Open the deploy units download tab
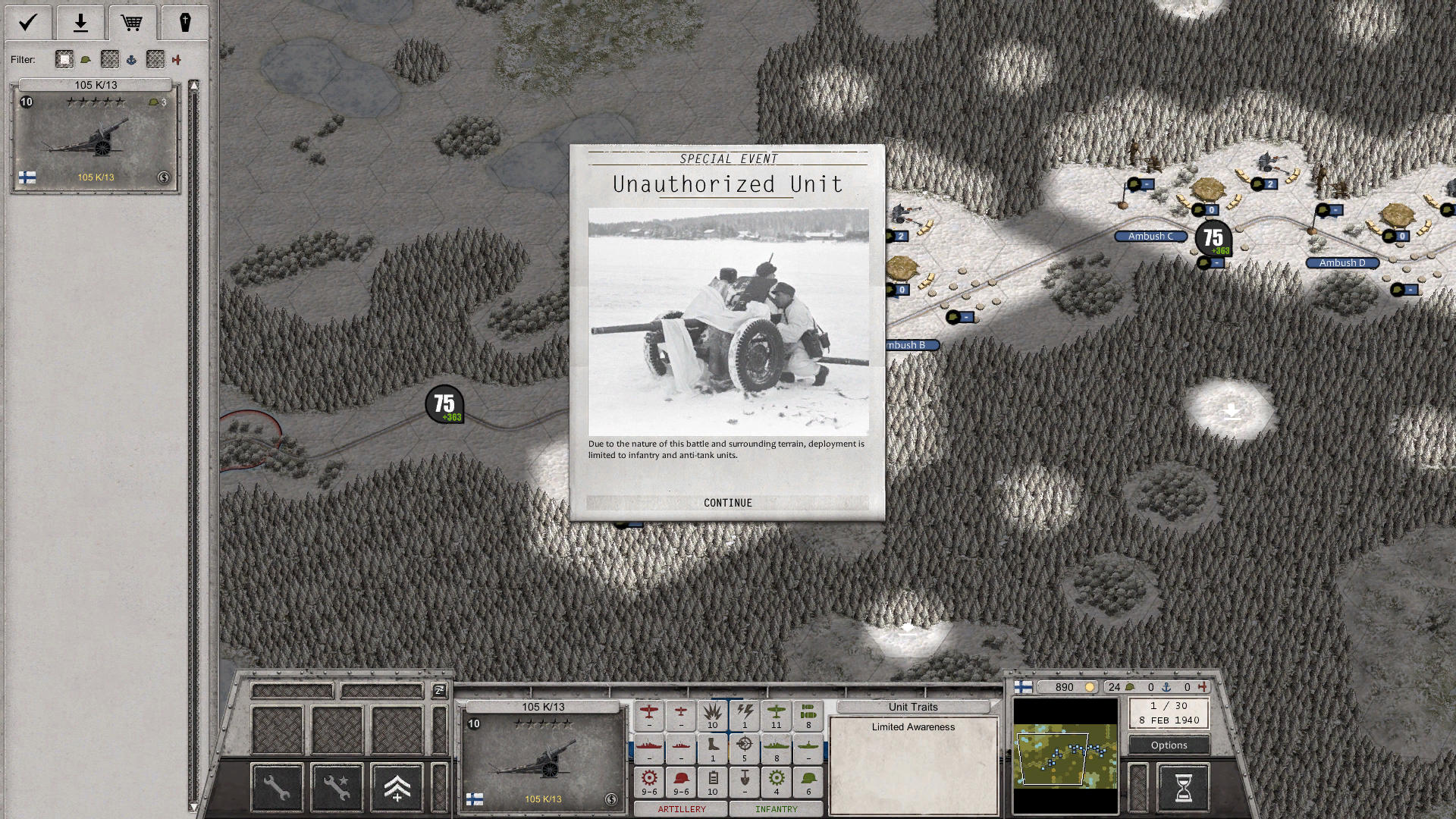The width and height of the screenshot is (1456, 819). click(x=80, y=23)
